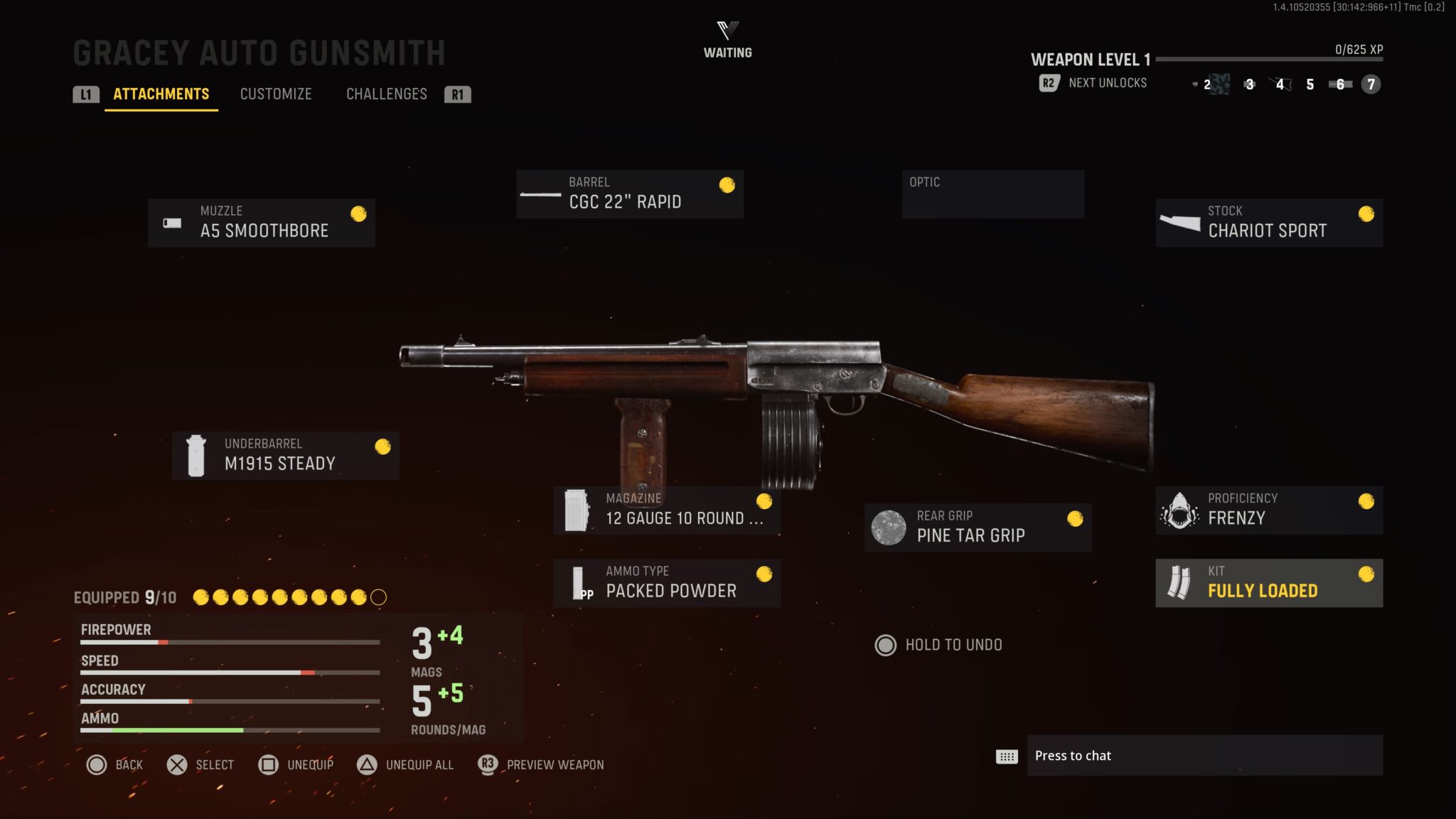Click the weapon XP progress bar

pyautogui.click(x=1273, y=60)
